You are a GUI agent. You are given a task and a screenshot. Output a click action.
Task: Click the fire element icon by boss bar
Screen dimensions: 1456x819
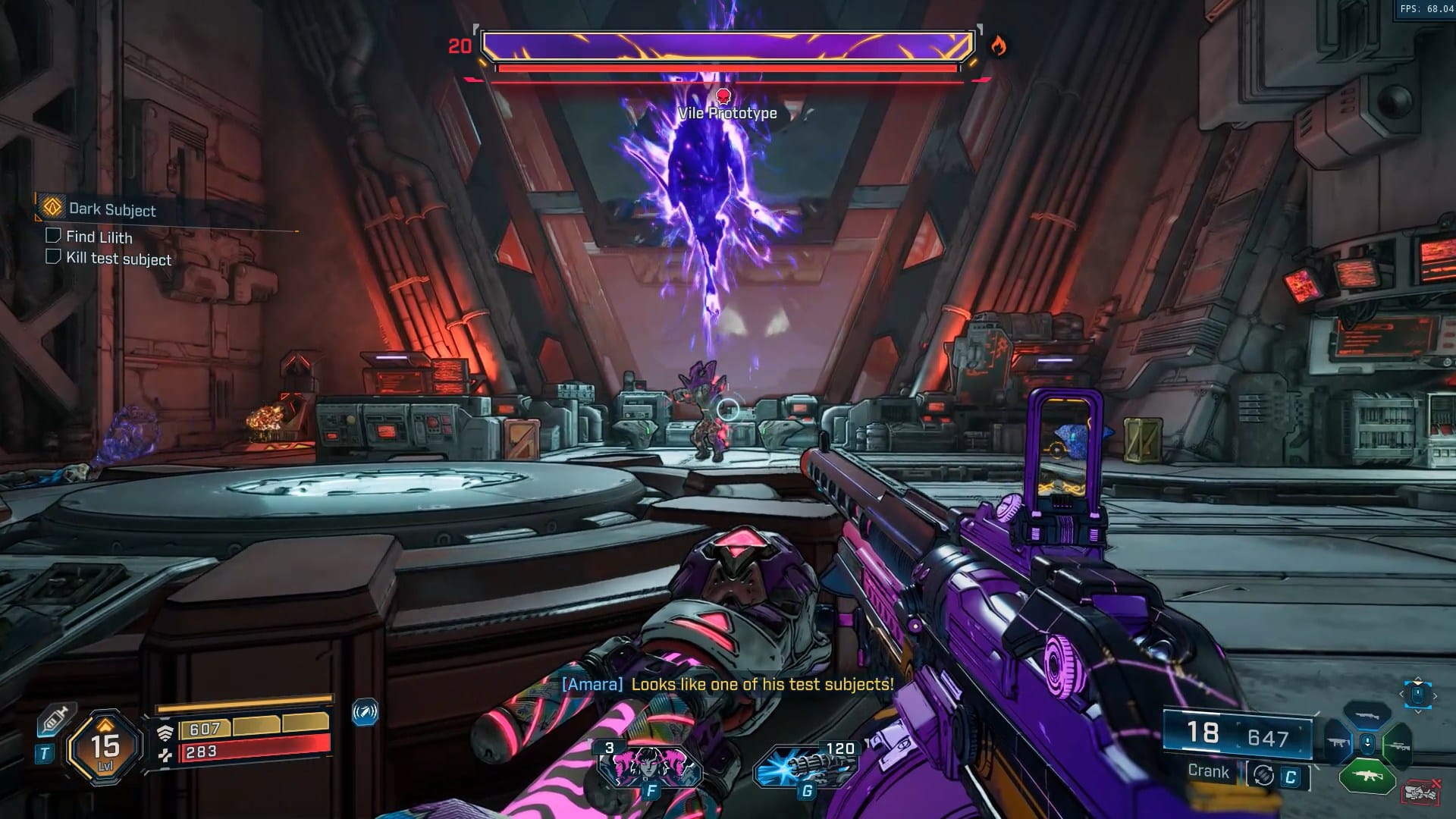coord(998,47)
